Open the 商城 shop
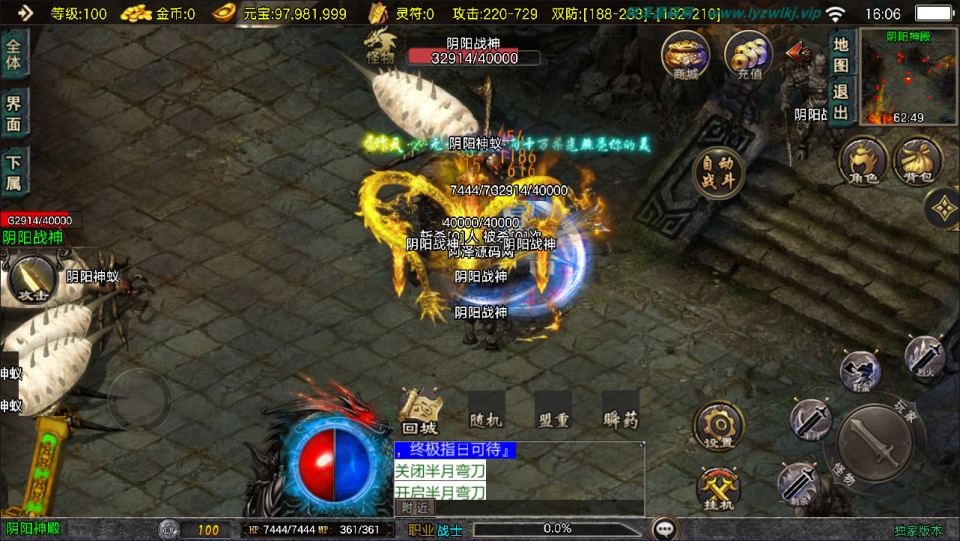The width and height of the screenshot is (960, 541). (685, 54)
